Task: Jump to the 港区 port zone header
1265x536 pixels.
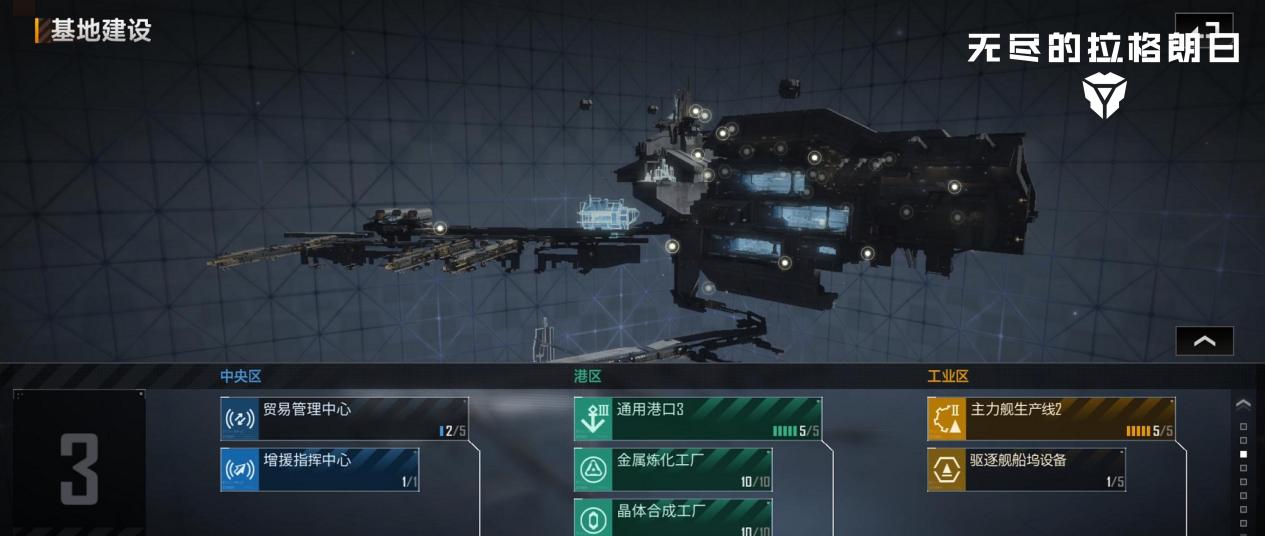Action: coord(587,376)
